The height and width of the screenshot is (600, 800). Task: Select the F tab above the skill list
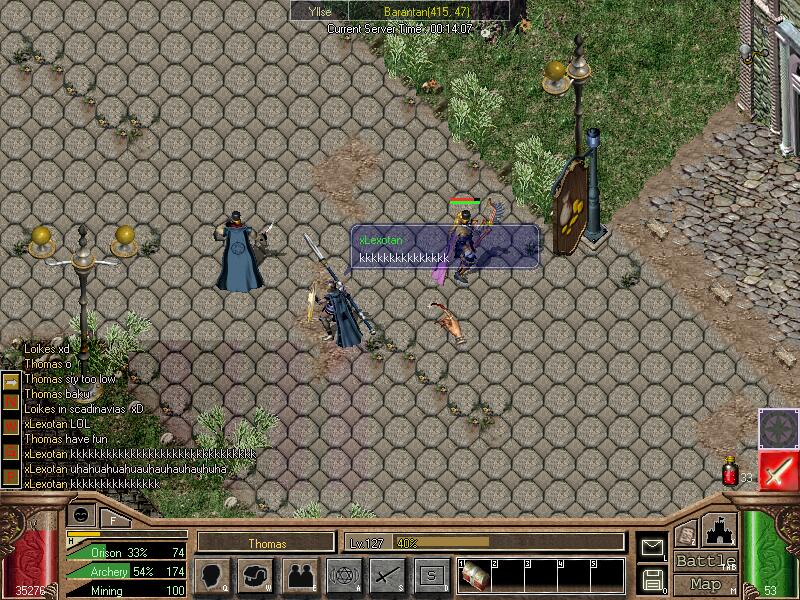pos(113,519)
